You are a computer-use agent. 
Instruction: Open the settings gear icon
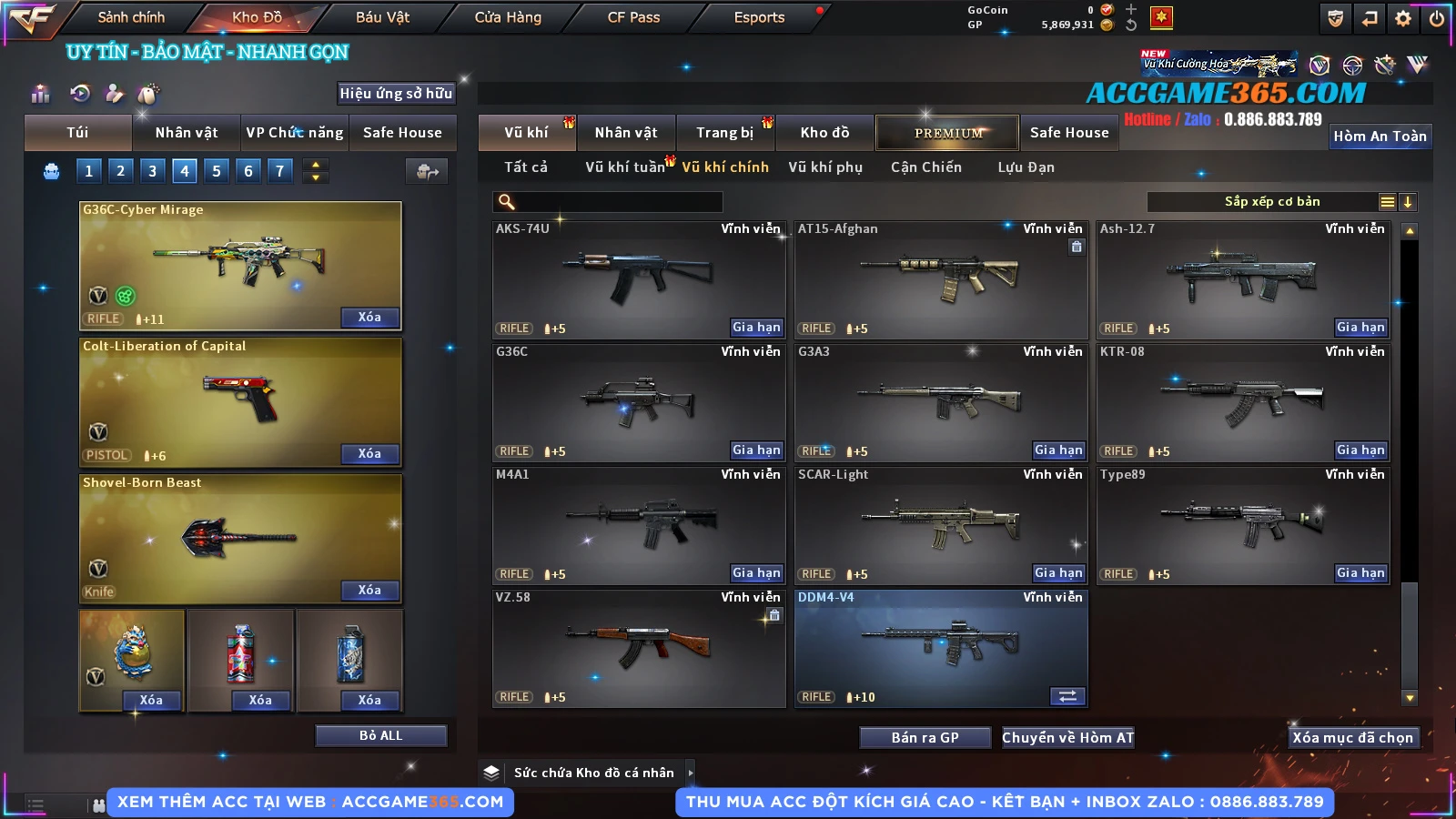(x=1403, y=18)
